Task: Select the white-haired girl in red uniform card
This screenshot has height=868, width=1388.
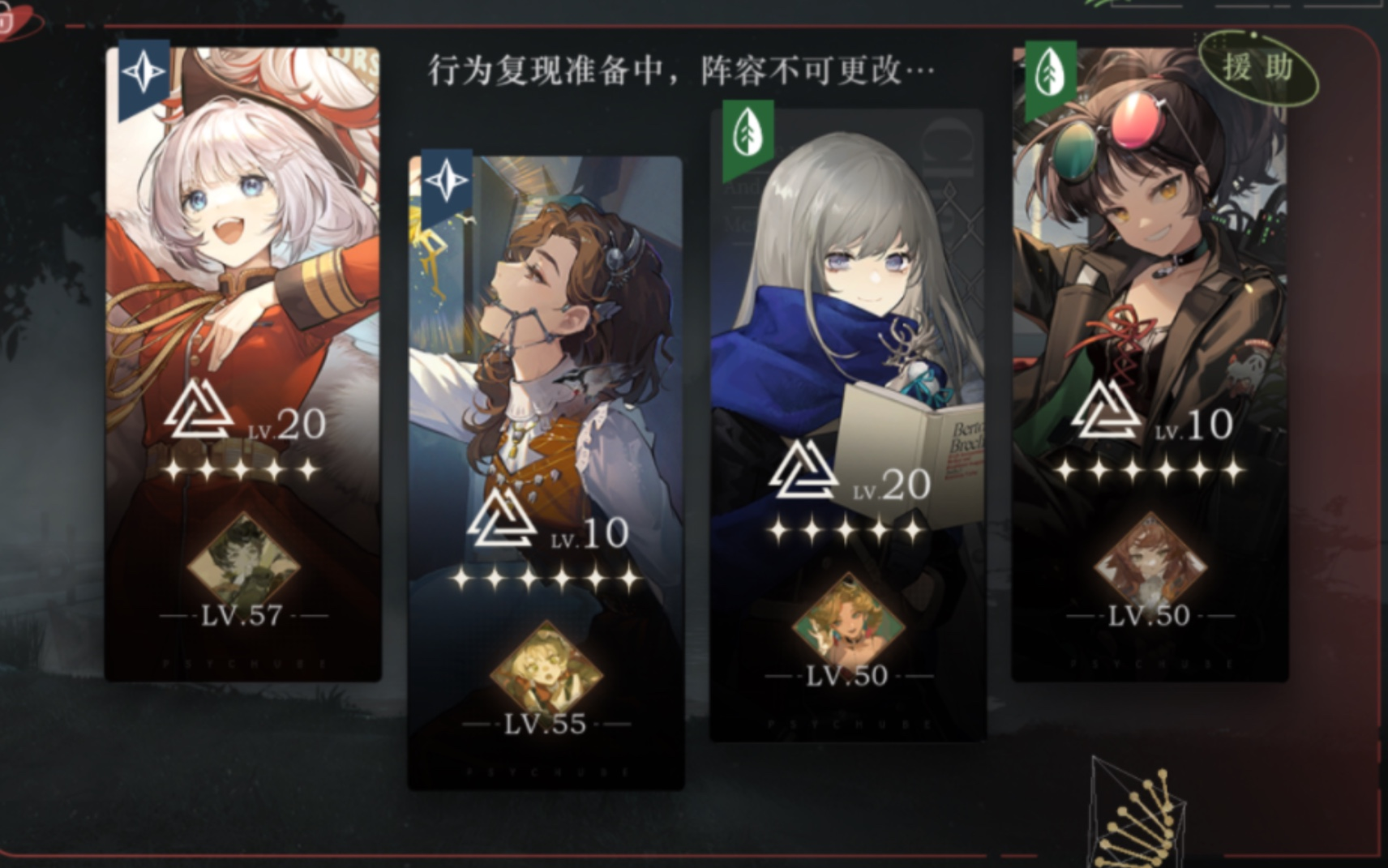Action: tap(242, 243)
